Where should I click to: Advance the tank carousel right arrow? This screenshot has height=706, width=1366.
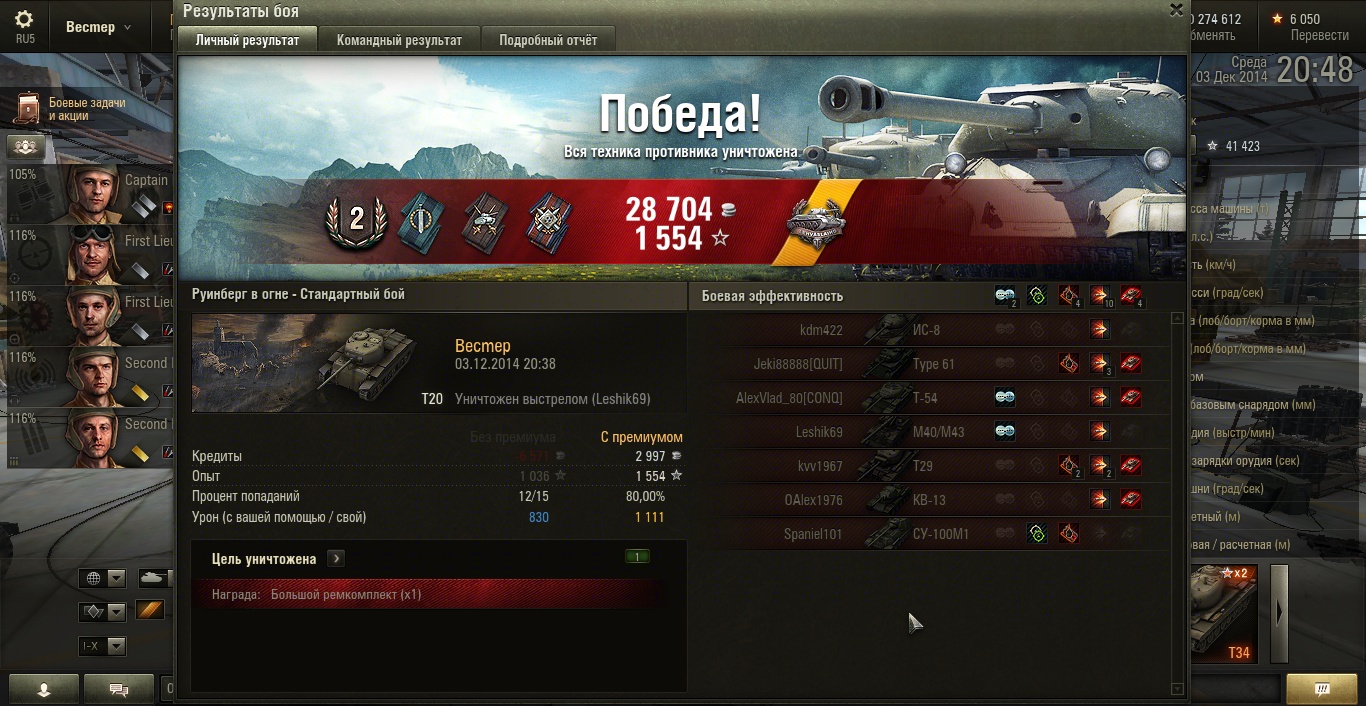point(1279,614)
